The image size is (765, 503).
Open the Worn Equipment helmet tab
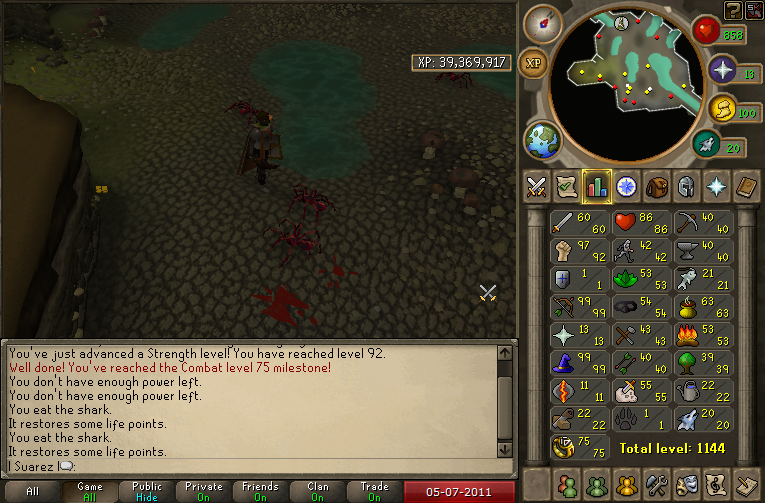pos(687,187)
